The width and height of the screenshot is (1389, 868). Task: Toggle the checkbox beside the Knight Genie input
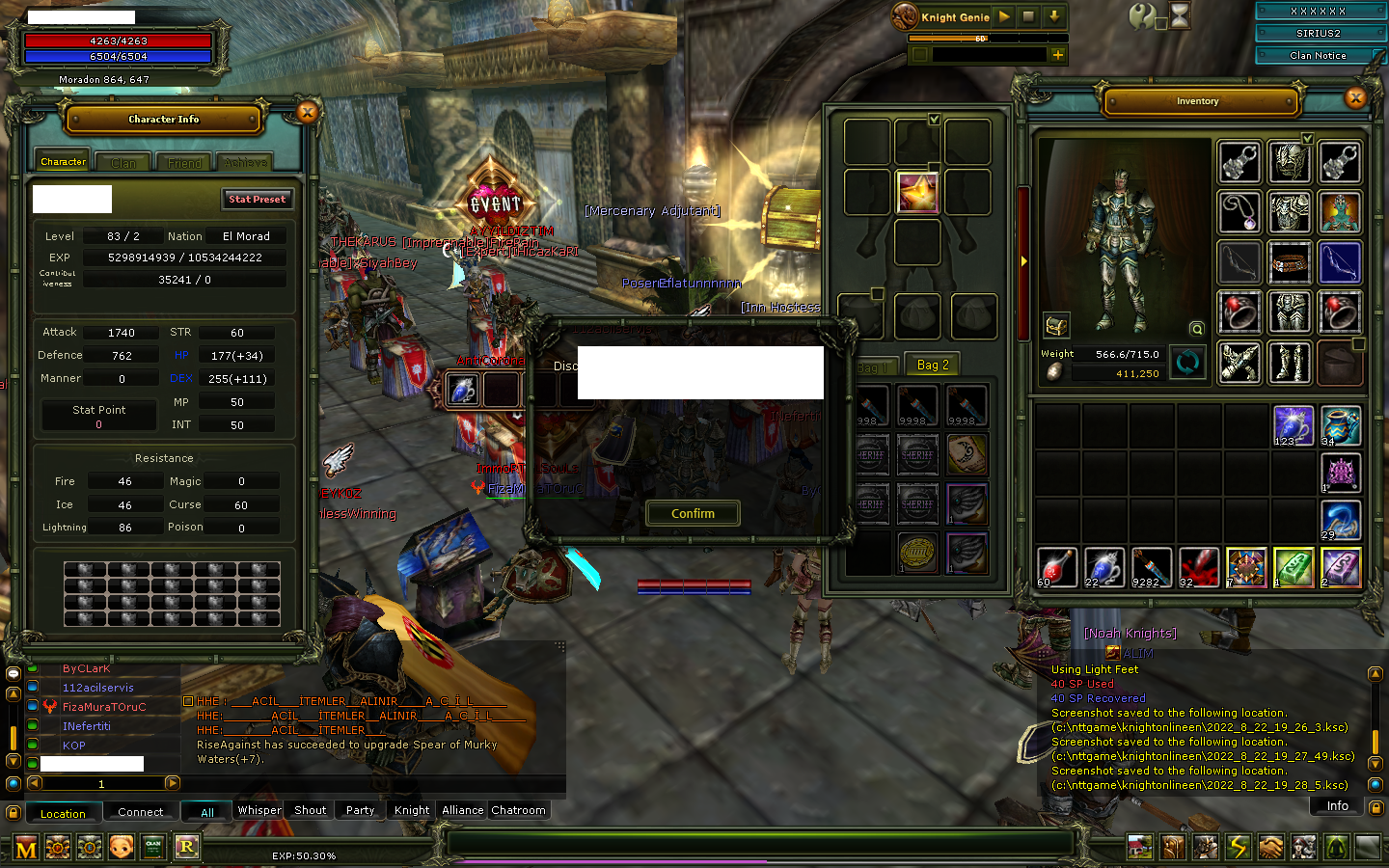tap(920, 55)
